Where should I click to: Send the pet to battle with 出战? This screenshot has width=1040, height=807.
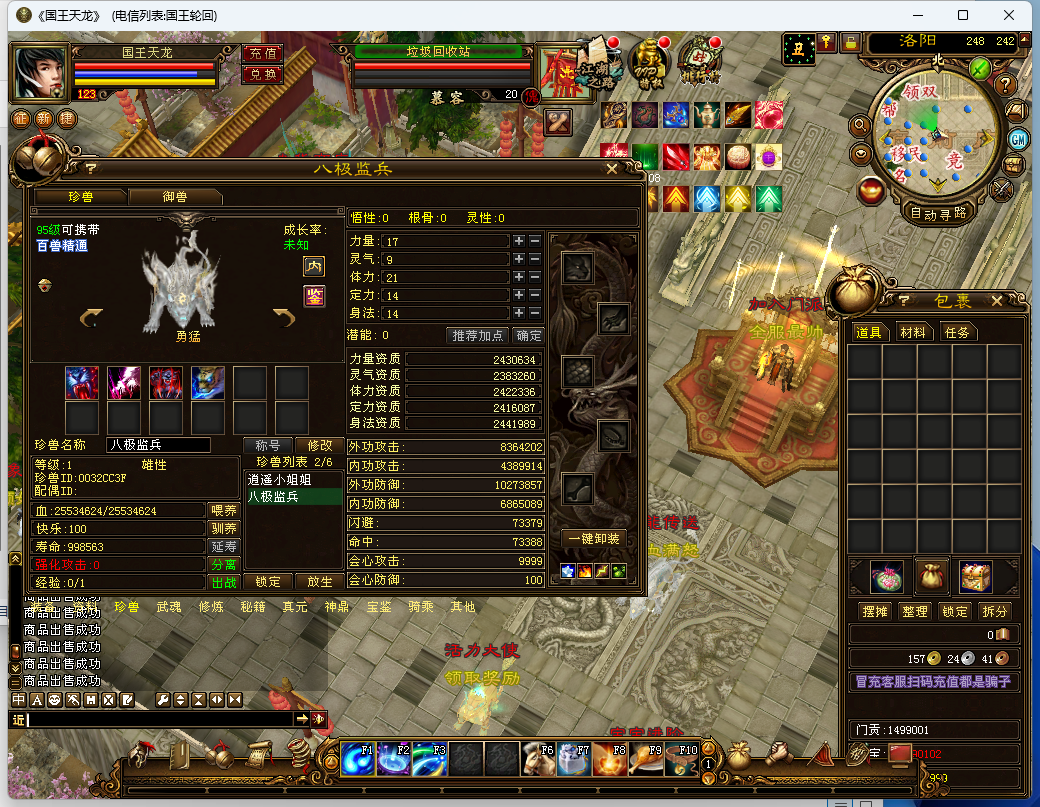pos(223,582)
